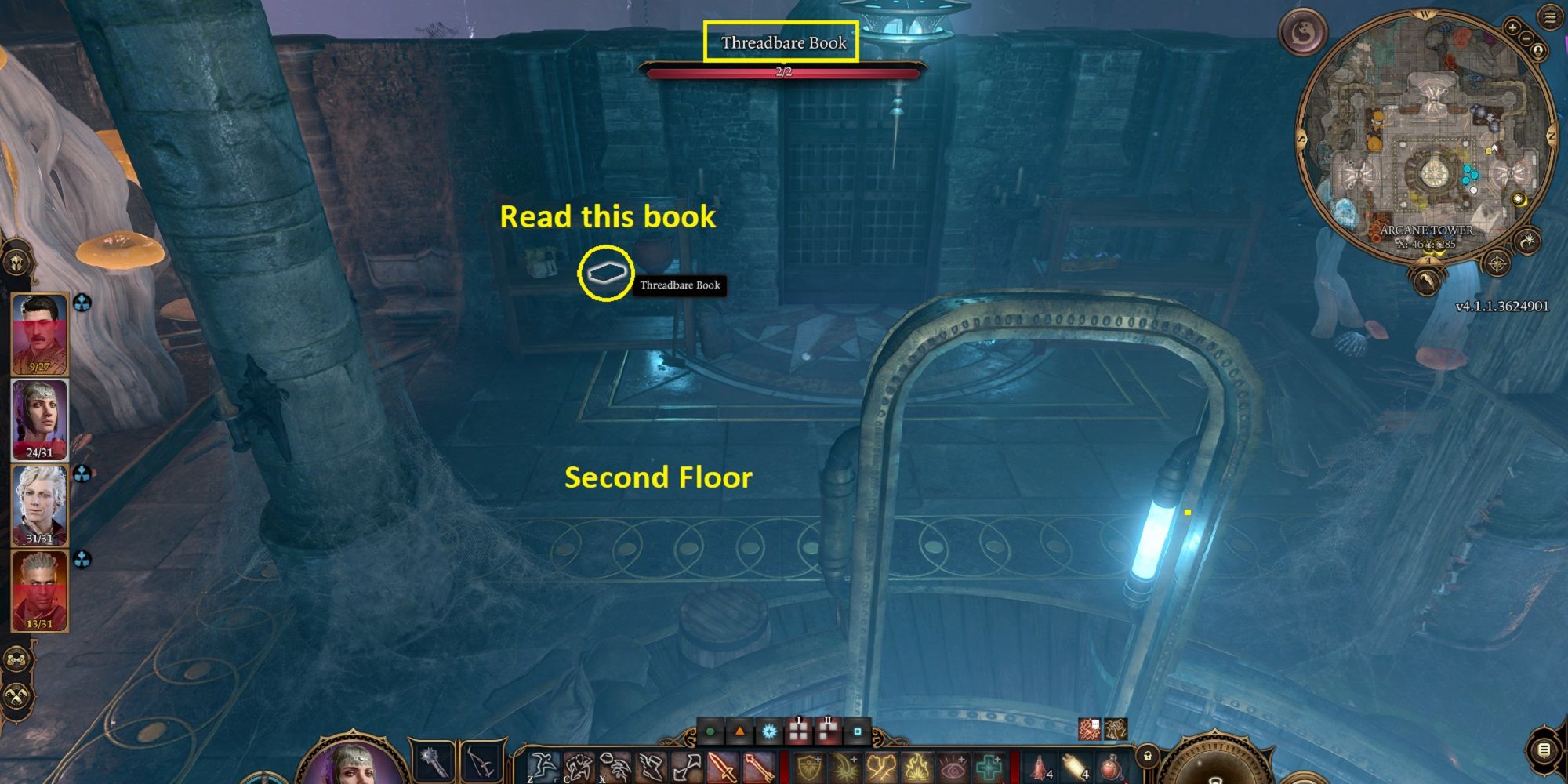Screen dimensions: 1568x784
Task: Filter hotbar by green circle action
Action: tap(710, 732)
